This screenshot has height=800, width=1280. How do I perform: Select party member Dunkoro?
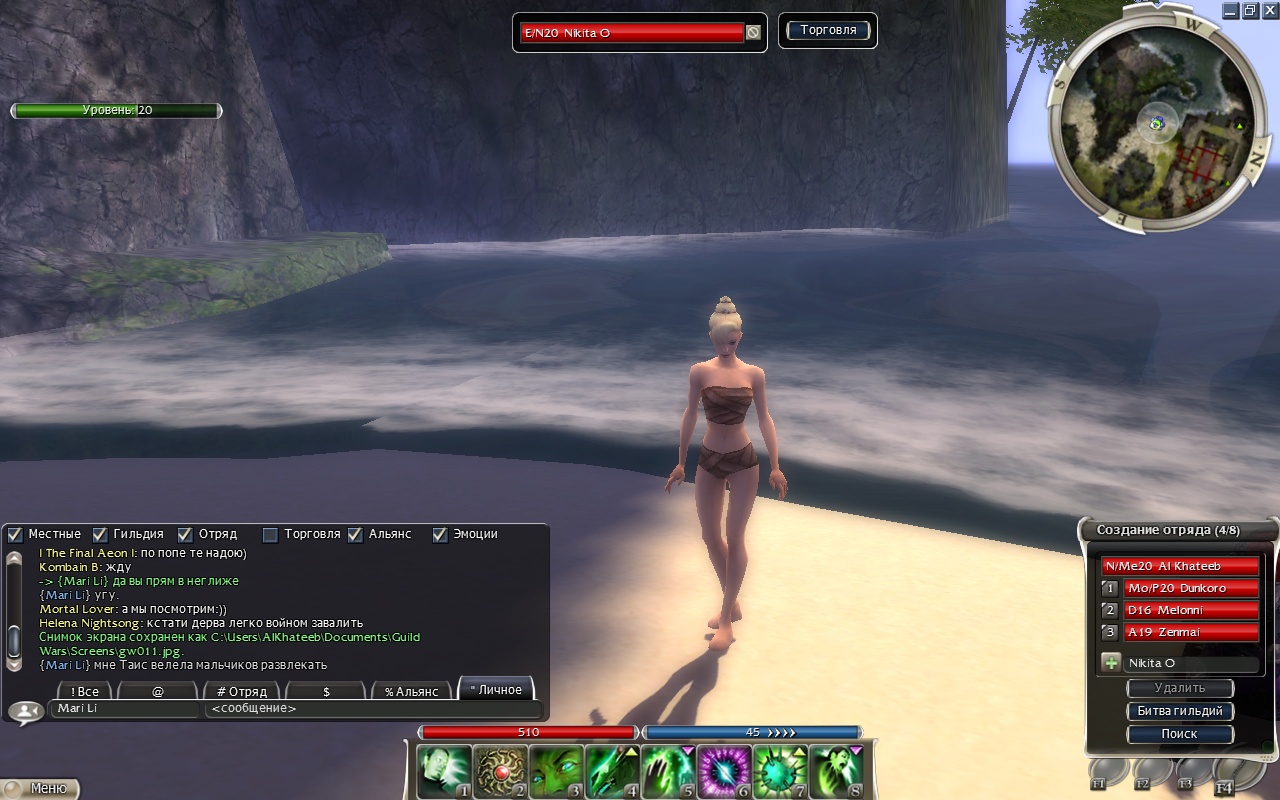coord(1190,588)
